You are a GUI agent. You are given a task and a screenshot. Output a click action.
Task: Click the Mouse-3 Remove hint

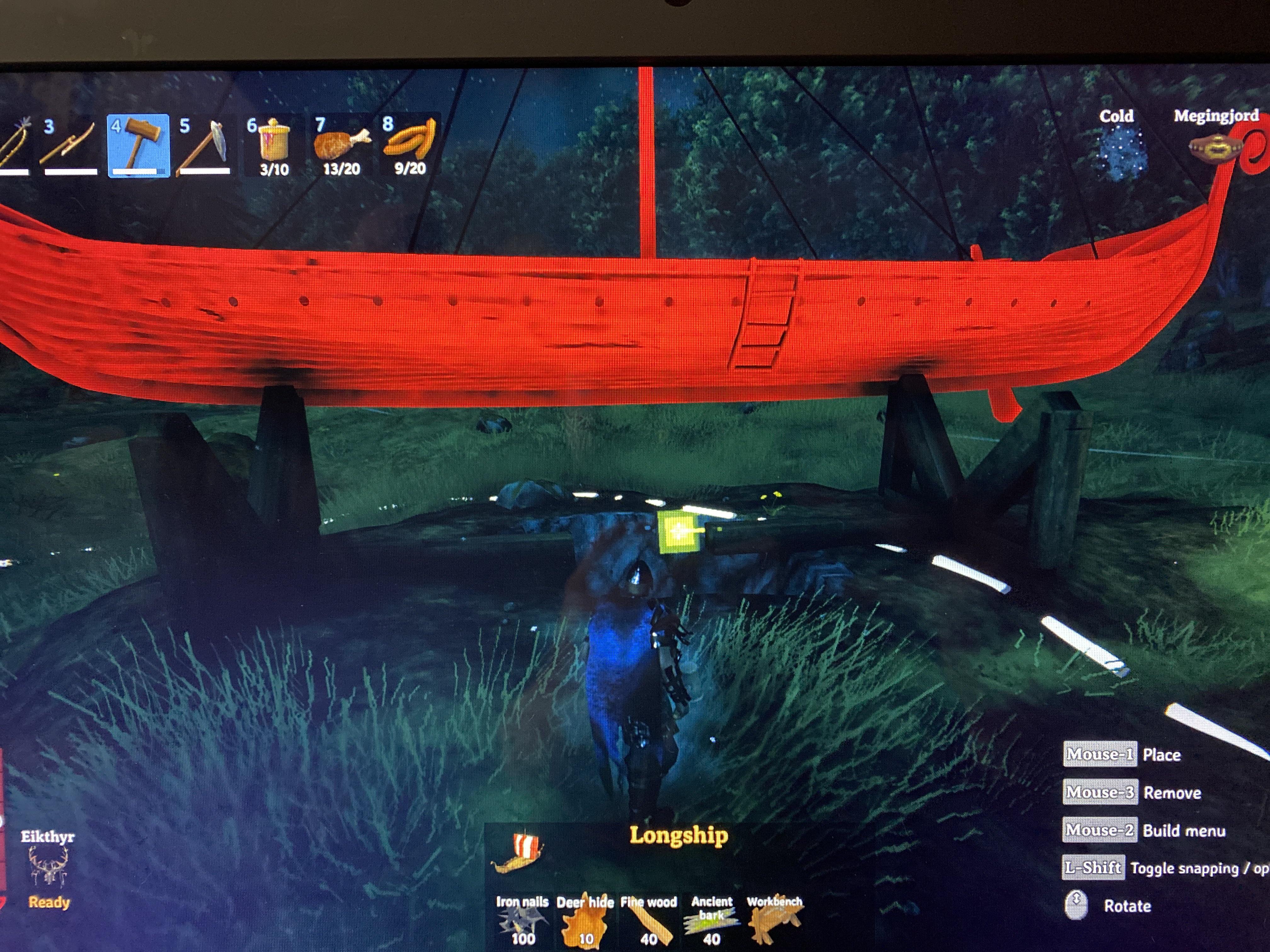(1100, 792)
